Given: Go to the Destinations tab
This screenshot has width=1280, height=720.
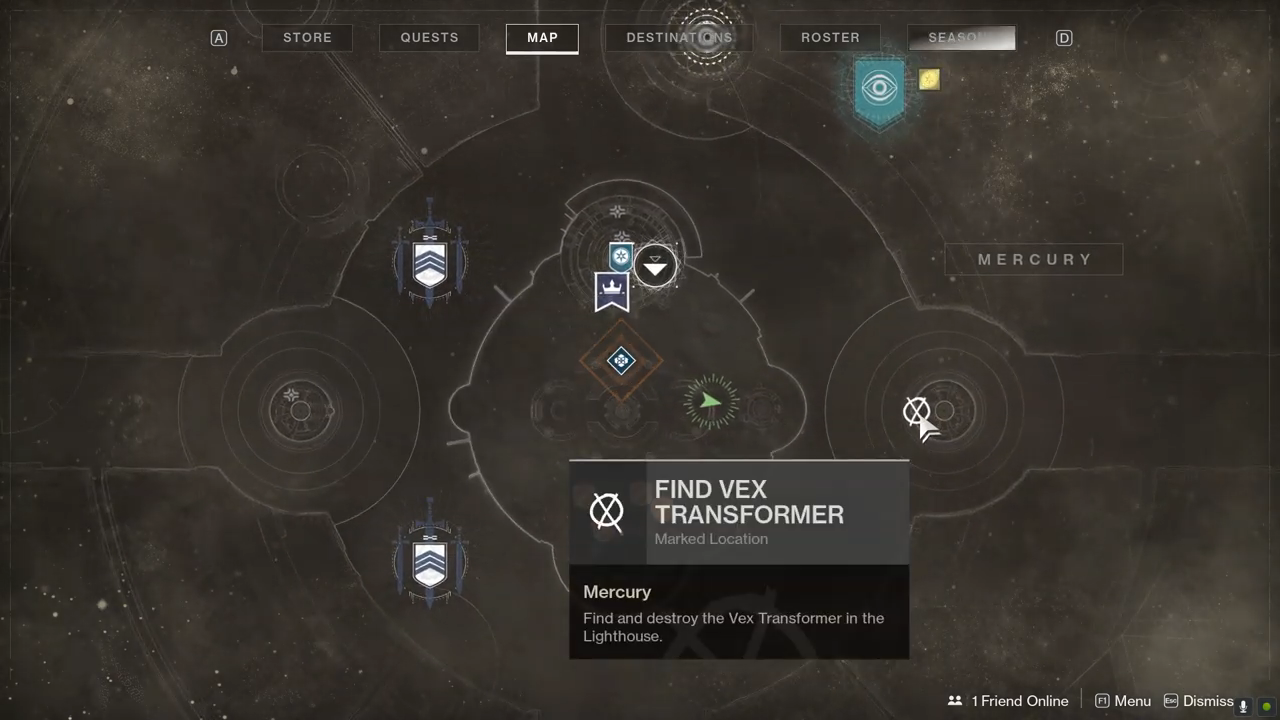Looking at the screenshot, I should (x=679, y=38).
